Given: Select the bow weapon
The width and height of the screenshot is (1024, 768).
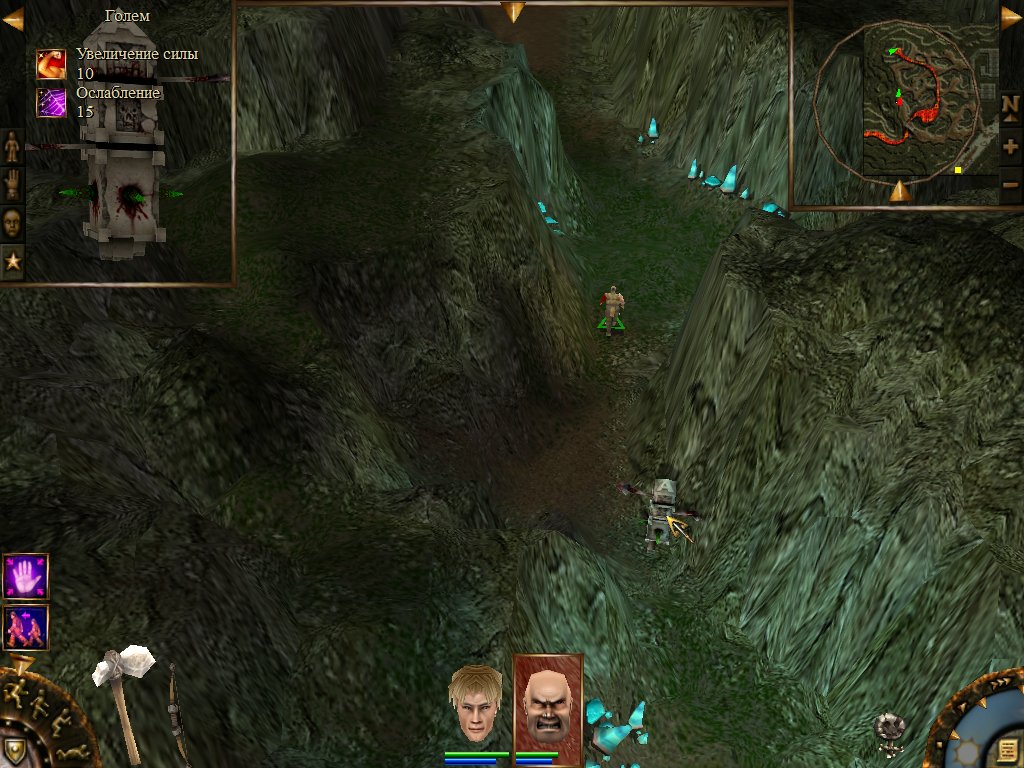Looking at the screenshot, I should [x=178, y=710].
